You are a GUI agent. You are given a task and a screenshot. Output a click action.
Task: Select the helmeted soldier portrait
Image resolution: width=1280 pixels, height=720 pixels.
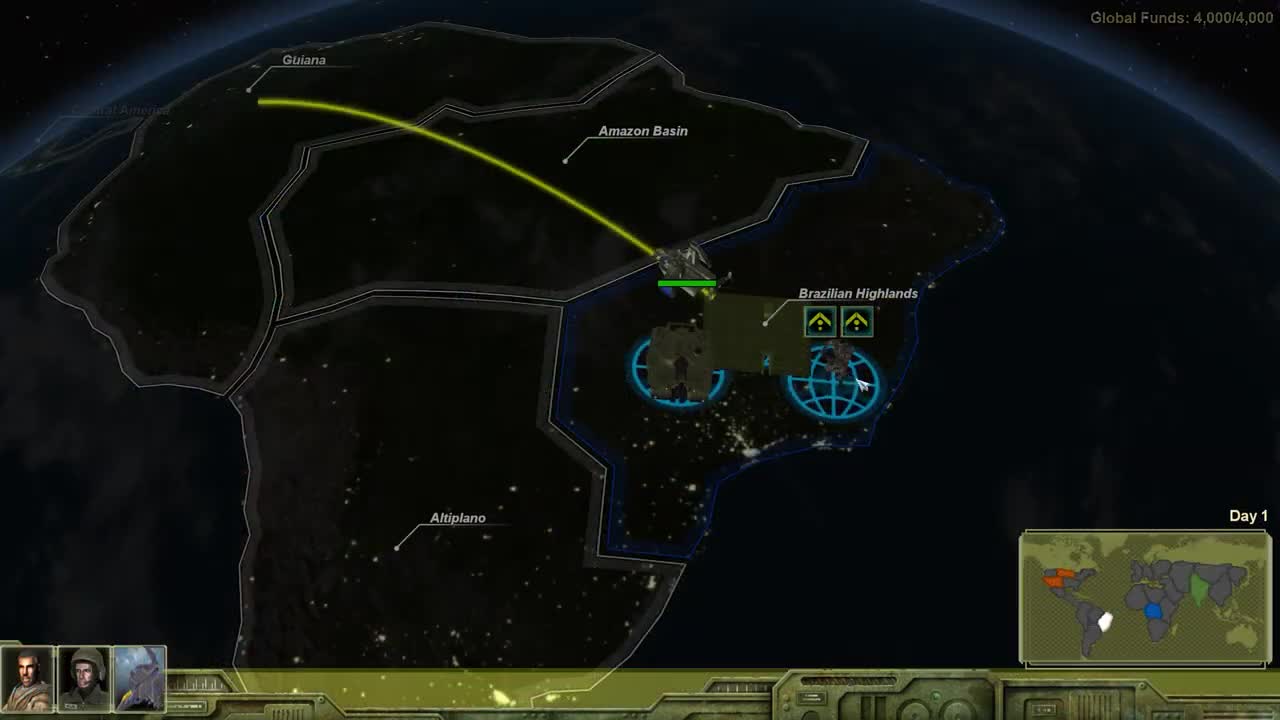tap(84, 679)
